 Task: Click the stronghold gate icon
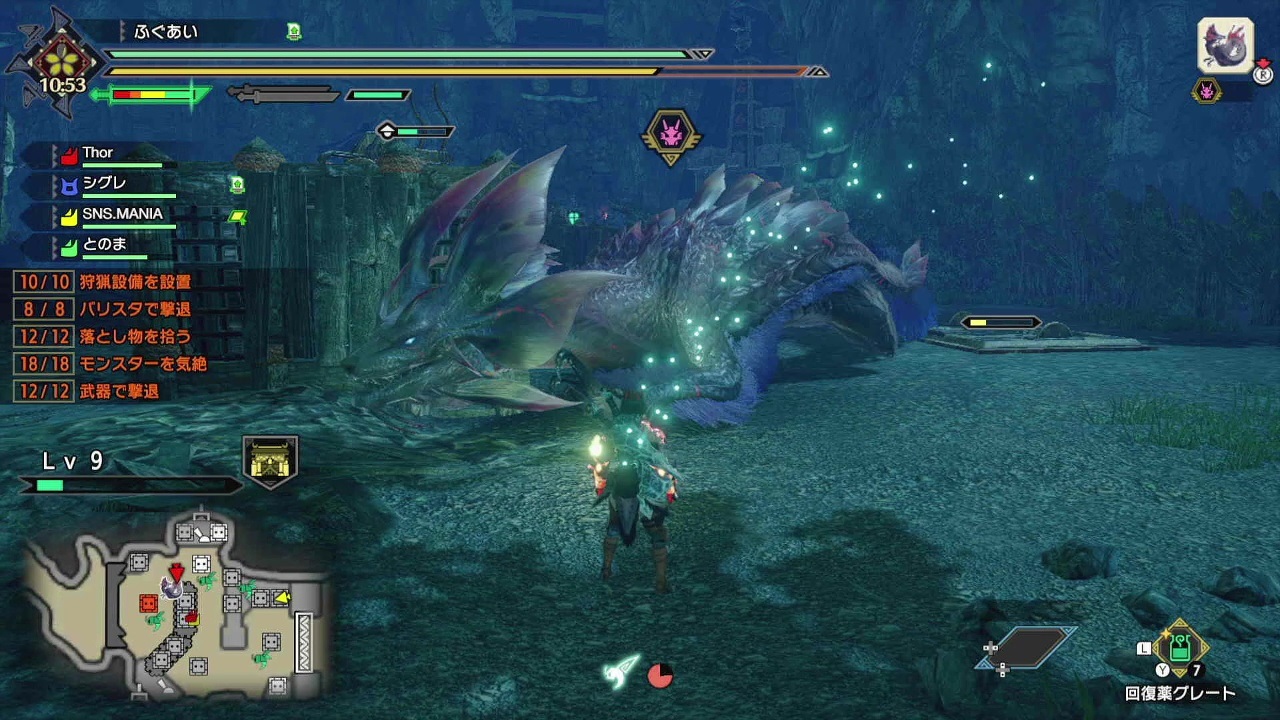click(271, 461)
